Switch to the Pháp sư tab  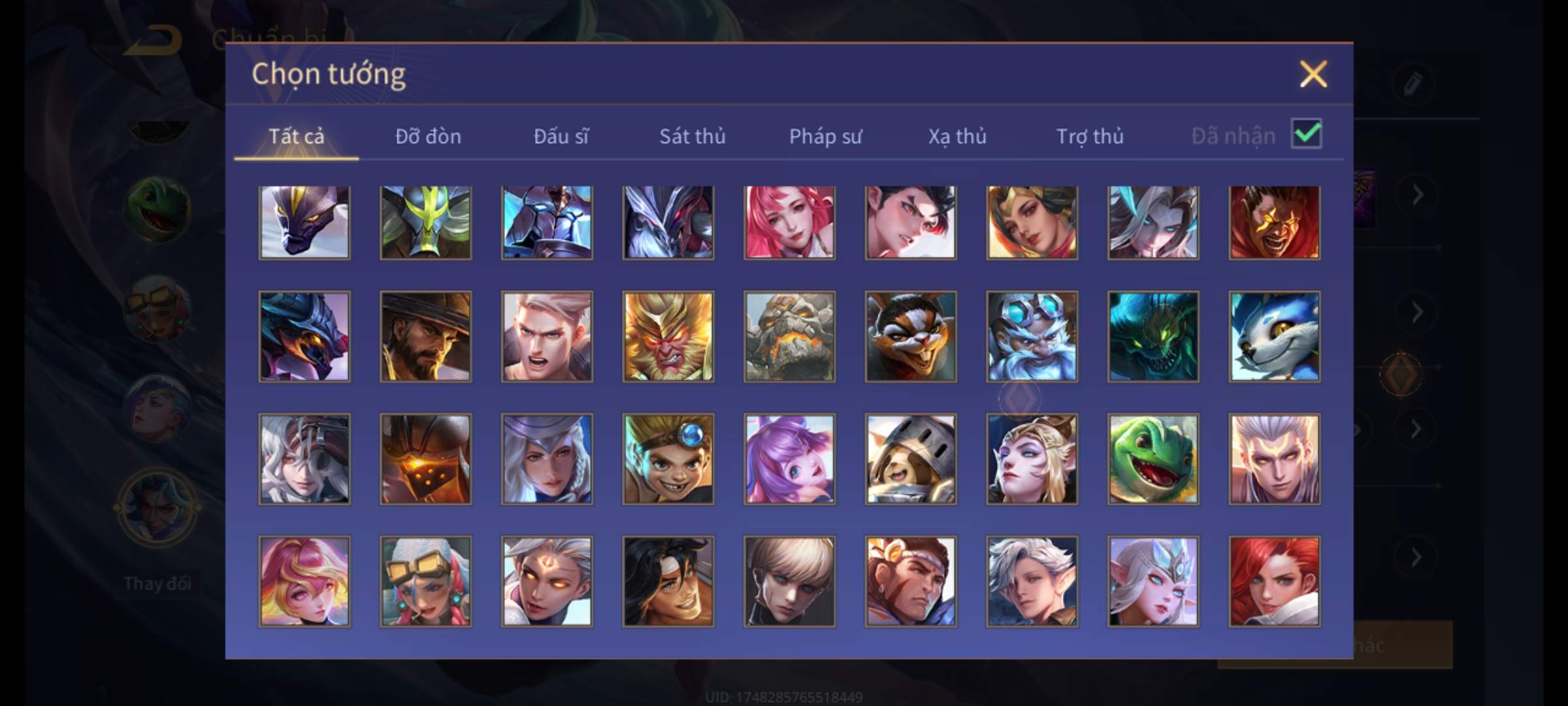(x=825, y=136)
